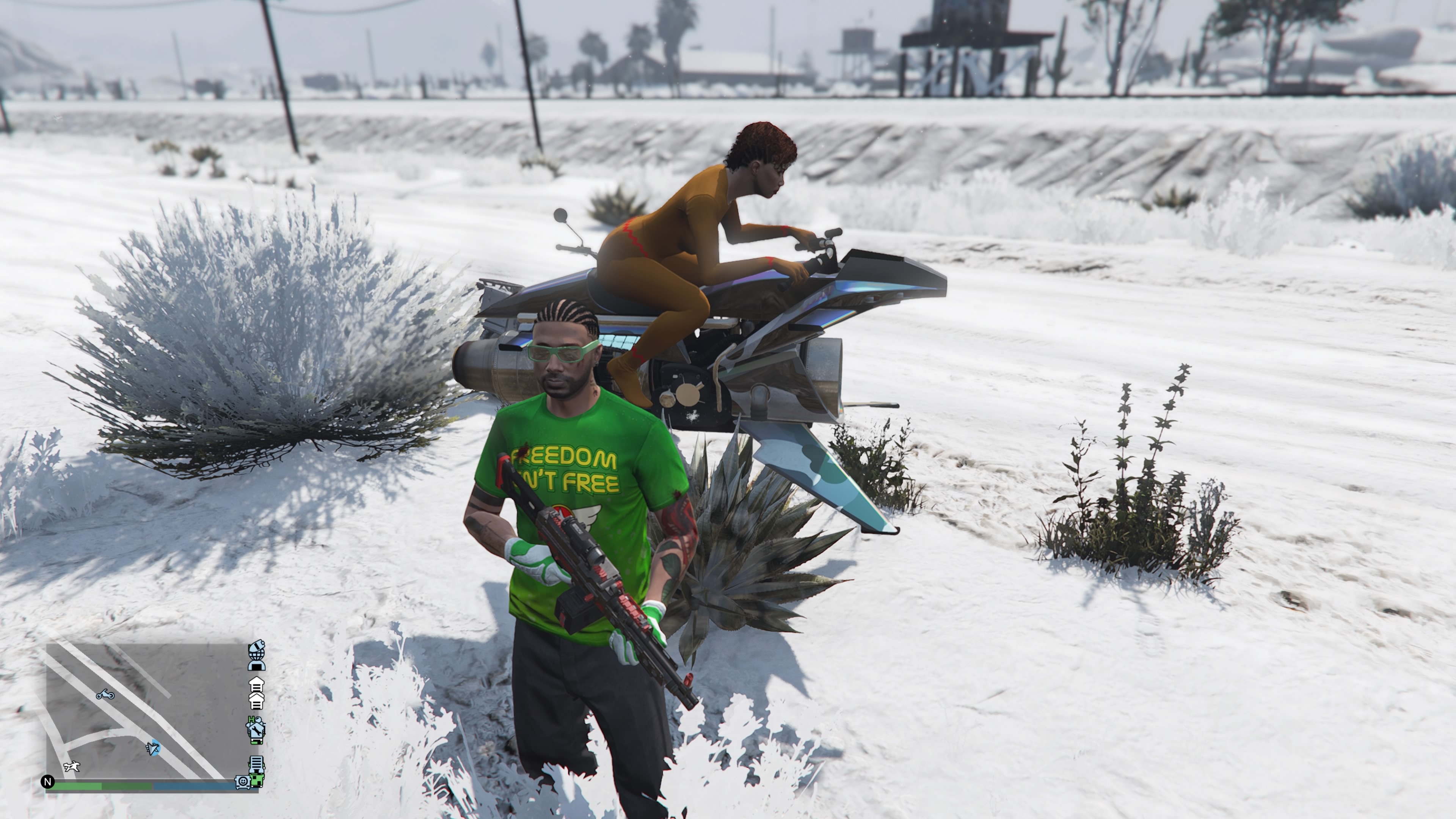Click the north compass N marker
Screen dimensions: 1456x819
[x=47, y=782]
